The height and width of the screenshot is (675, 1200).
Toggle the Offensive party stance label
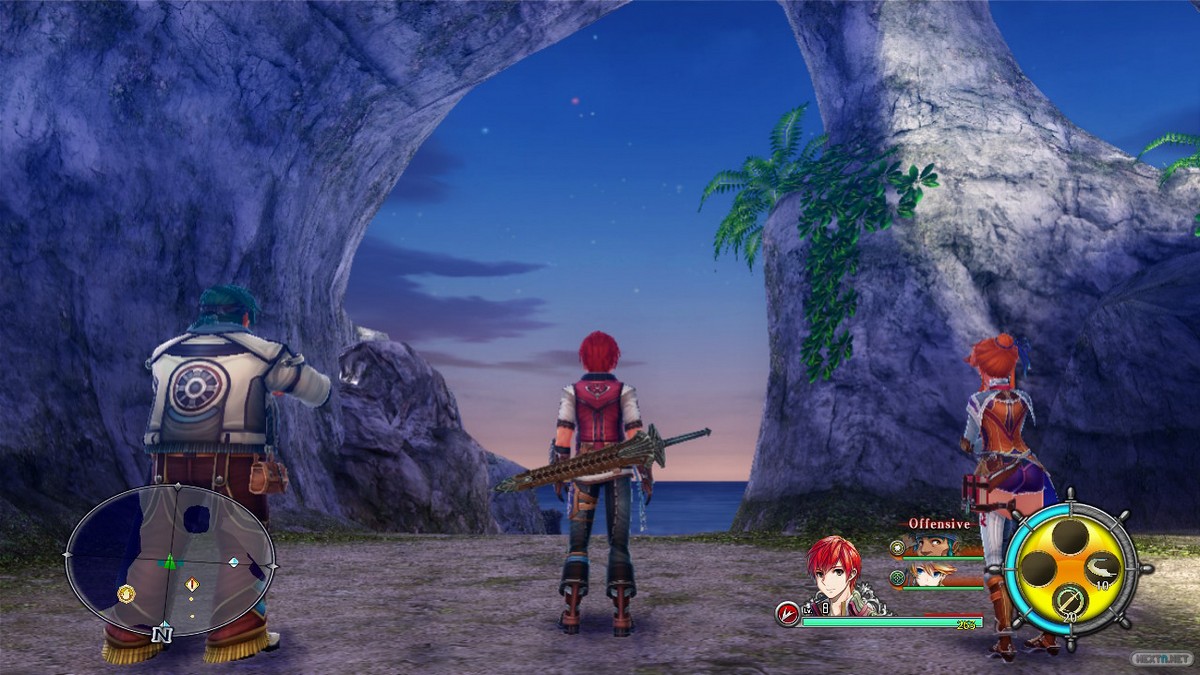(x=939, y=524)
